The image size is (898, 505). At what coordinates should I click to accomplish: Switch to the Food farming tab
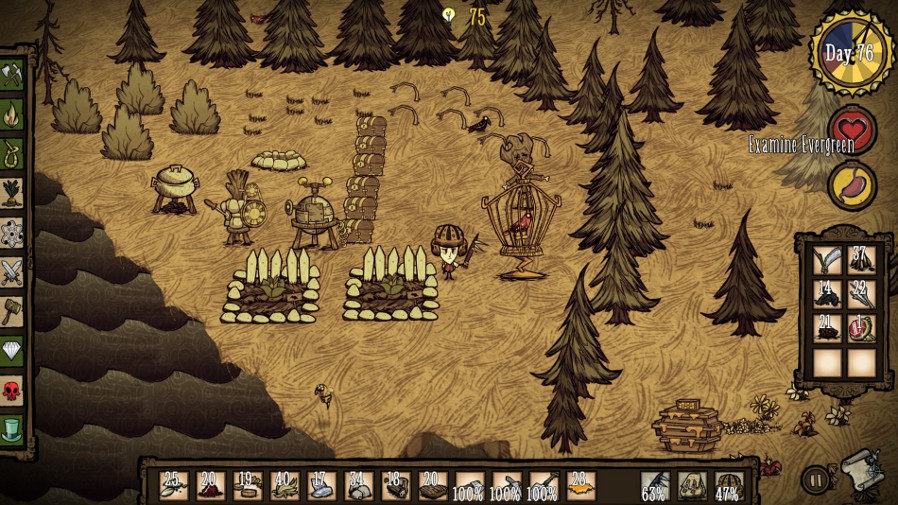coord(13,193)
